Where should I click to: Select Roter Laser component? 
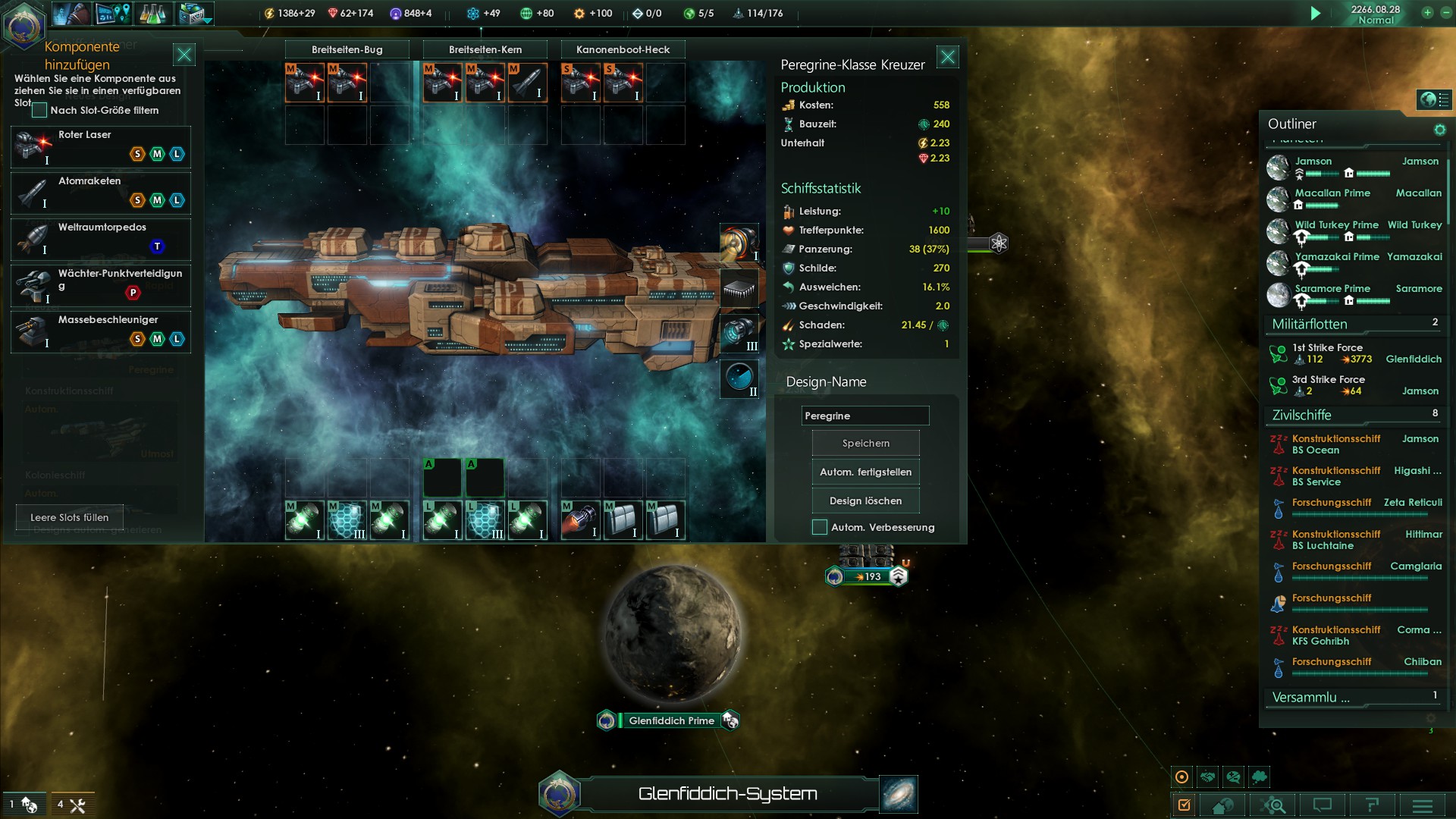101,146
